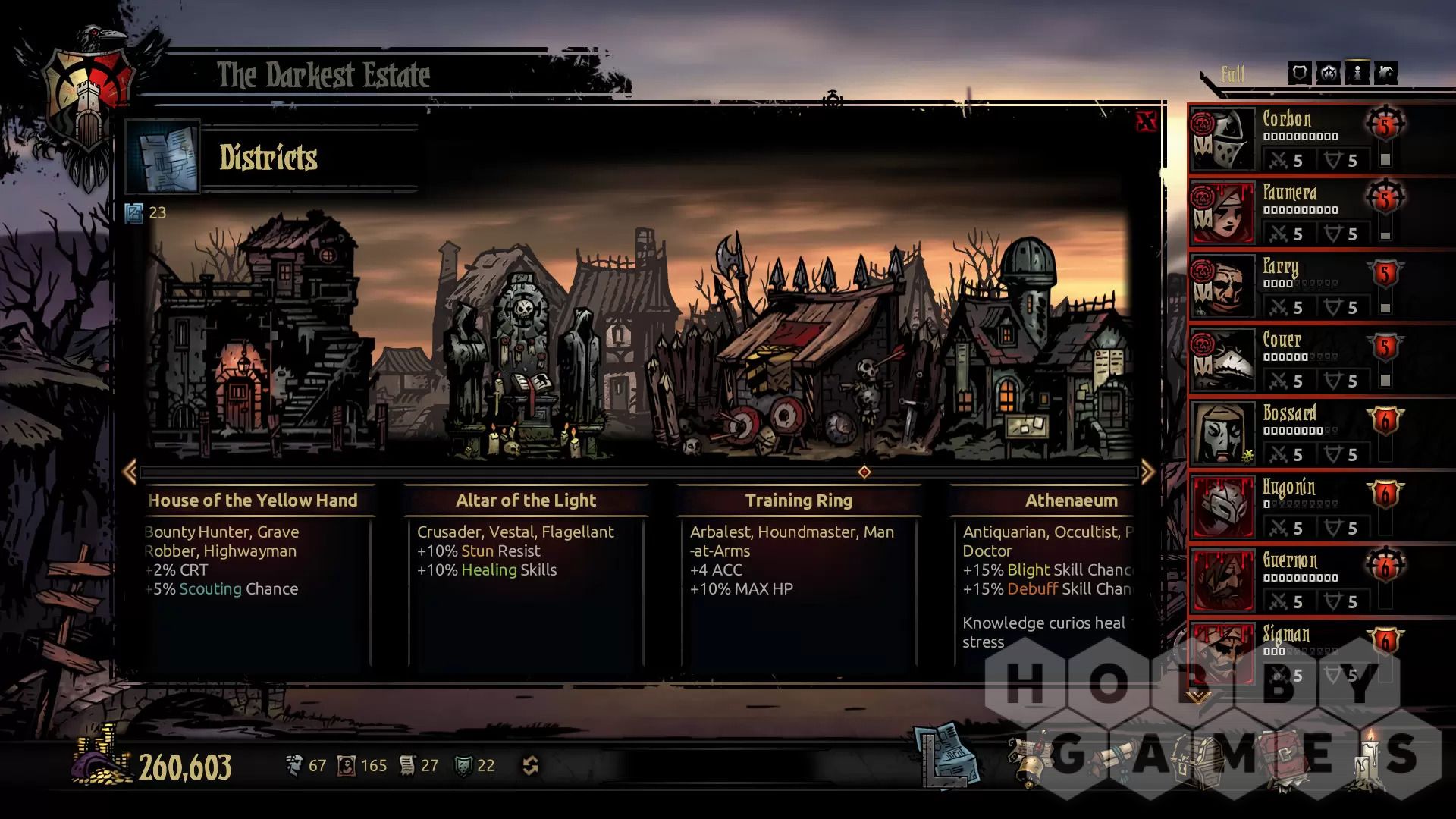This screenshot has height=819, width=1456.
Task: Click the heirloom exchange arrows icon
Action: point(531,766)
